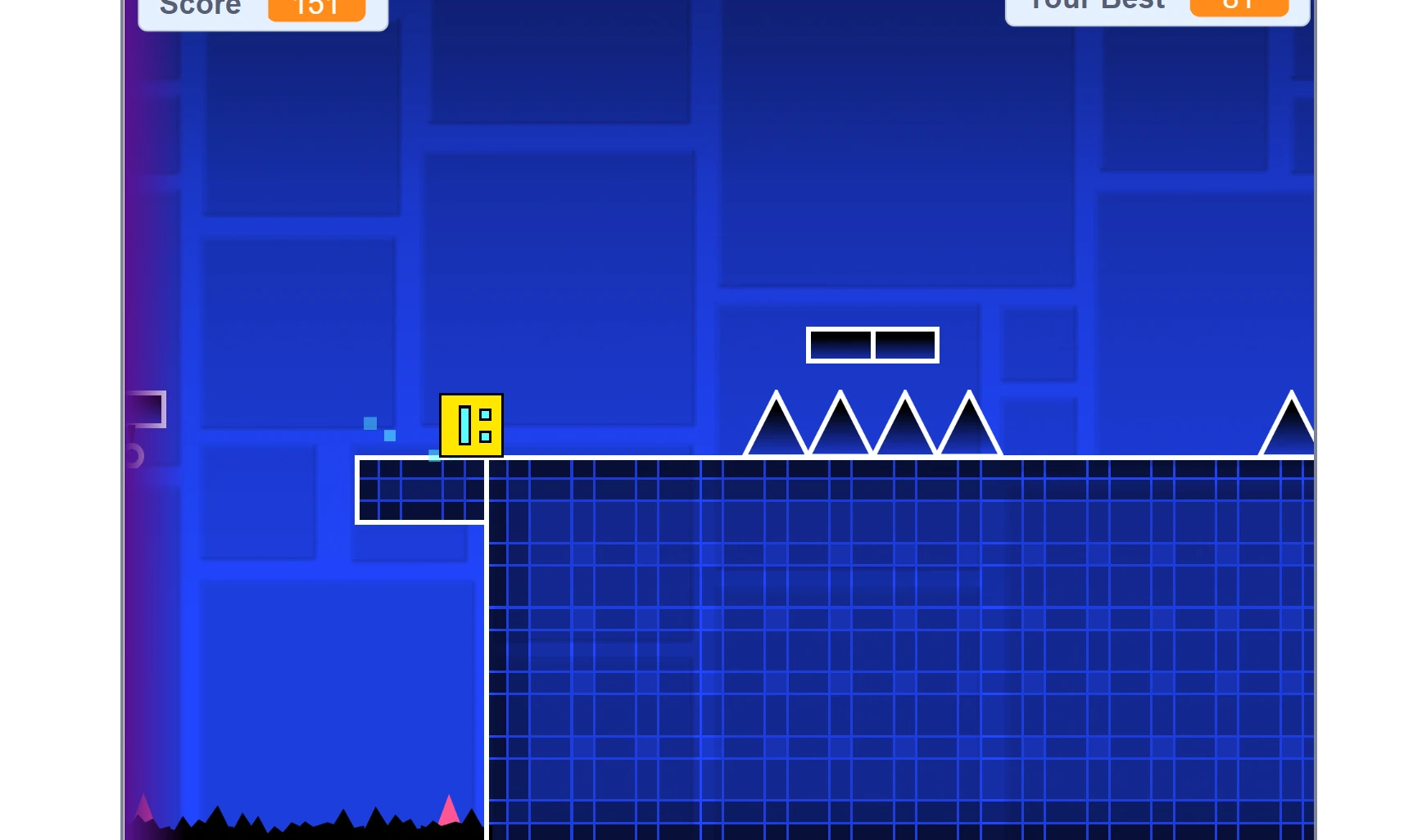1404x840 pixels.
Task: Click the Your Best label text
Action: [x=1095, y=5]
